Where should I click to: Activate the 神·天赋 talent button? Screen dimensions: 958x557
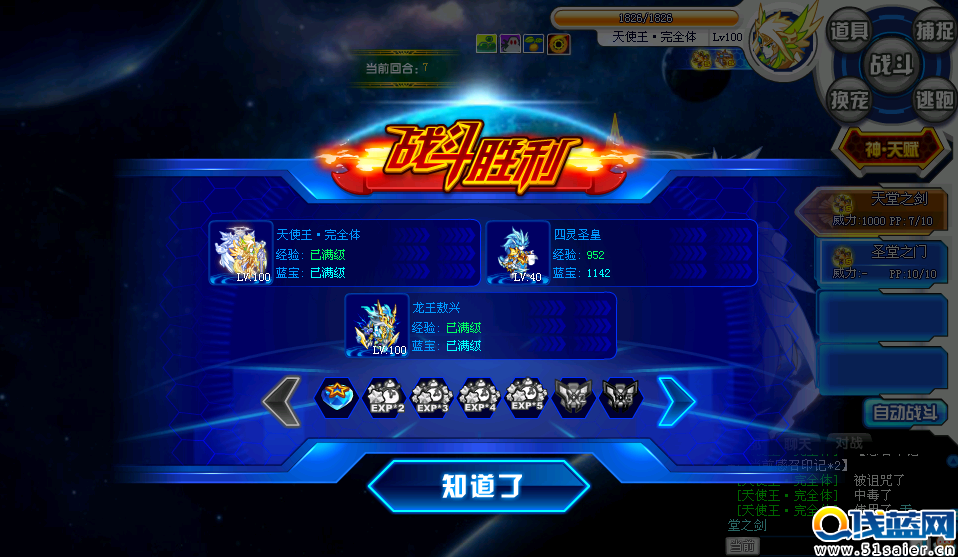coord(891,149)
